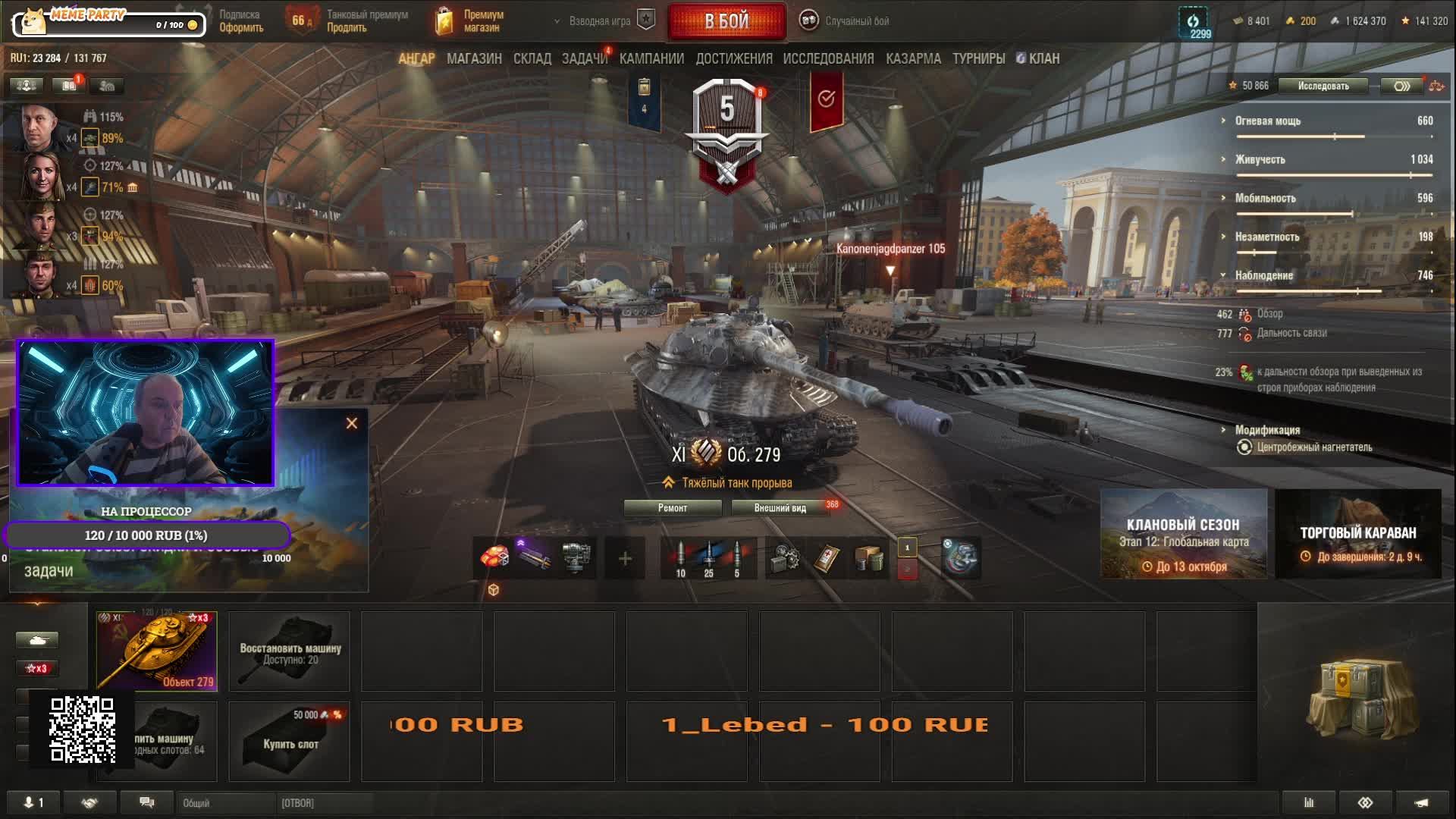Switch to the СКЛАД depot tab
This screenshot has height=819, width=1456.
[532, 58]
